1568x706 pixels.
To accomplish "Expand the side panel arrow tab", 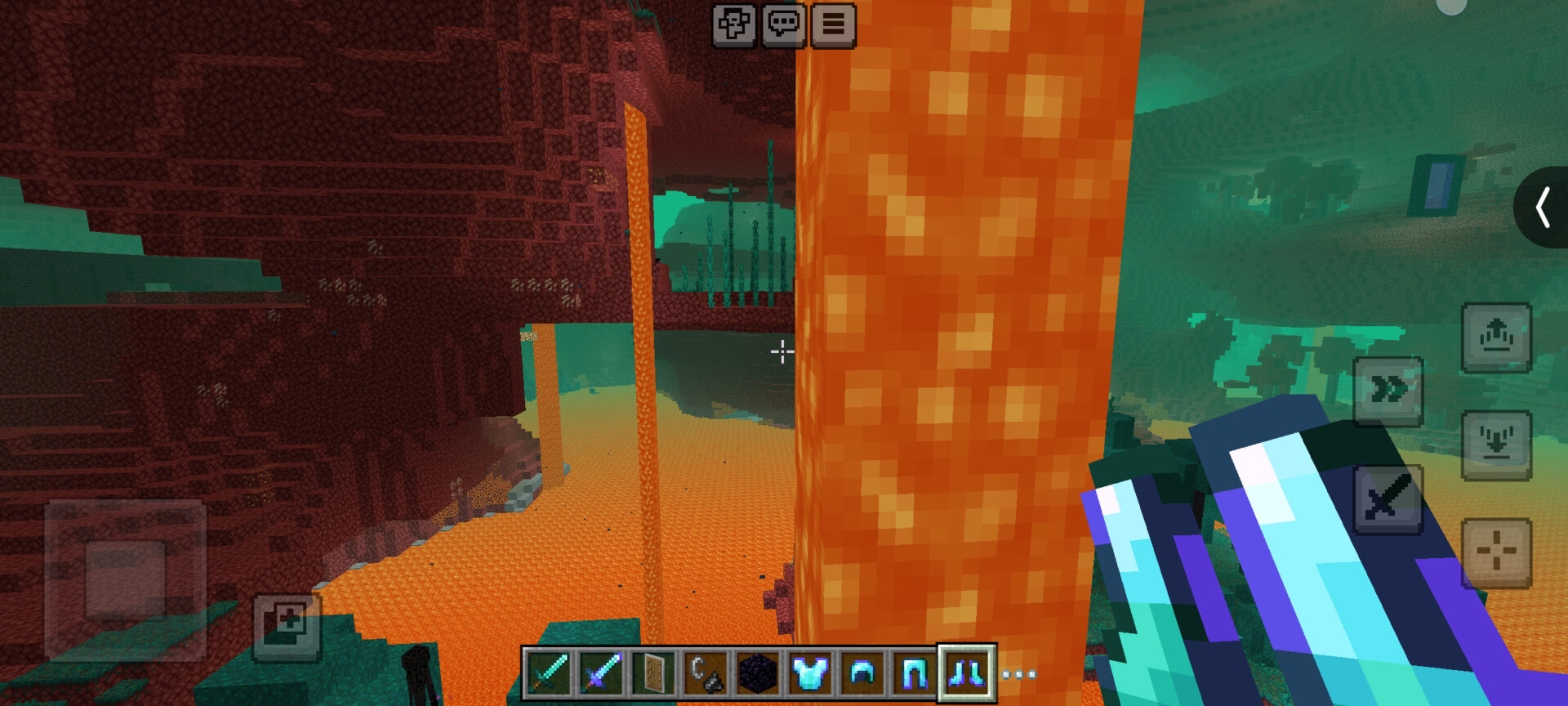I will (x=1543, y=207).
